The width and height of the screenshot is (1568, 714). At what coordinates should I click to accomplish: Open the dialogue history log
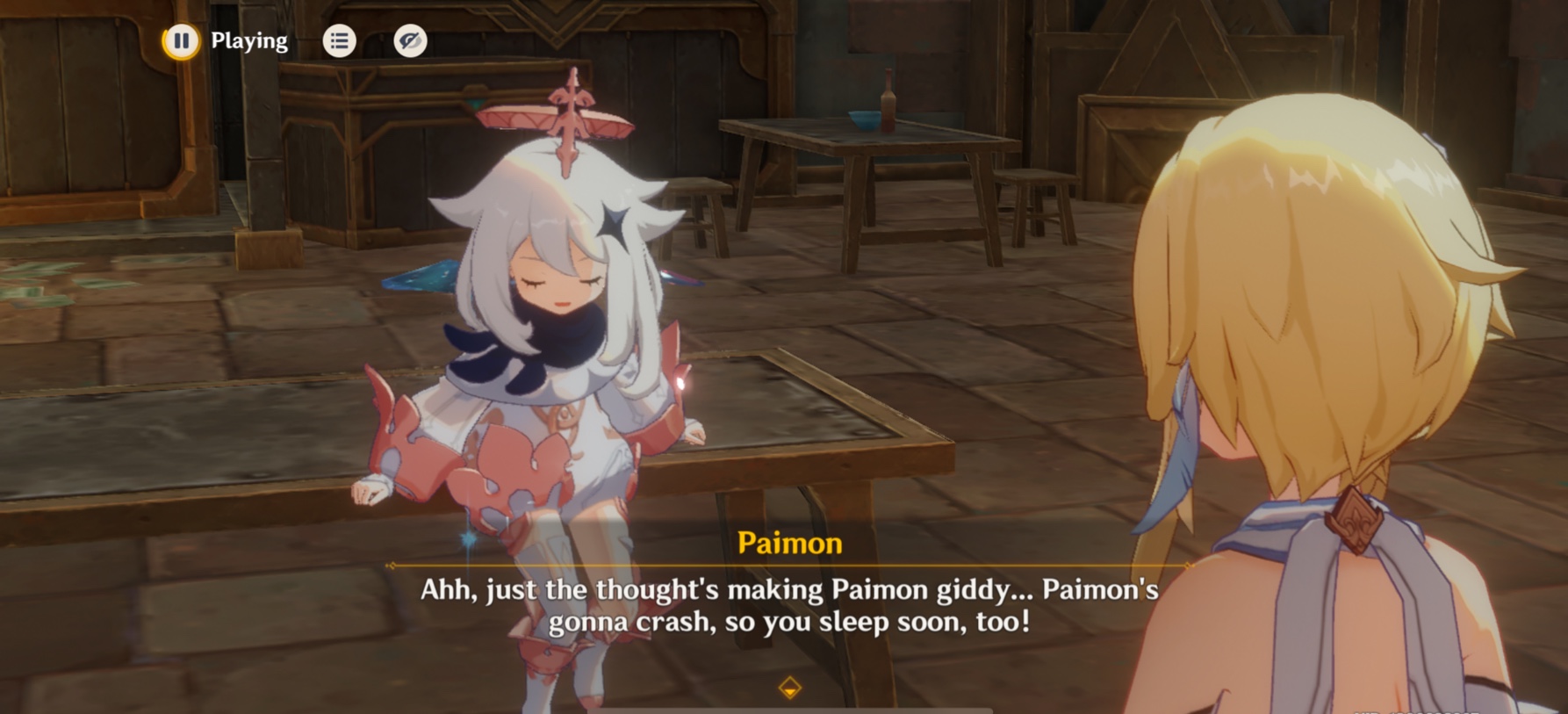340,40
